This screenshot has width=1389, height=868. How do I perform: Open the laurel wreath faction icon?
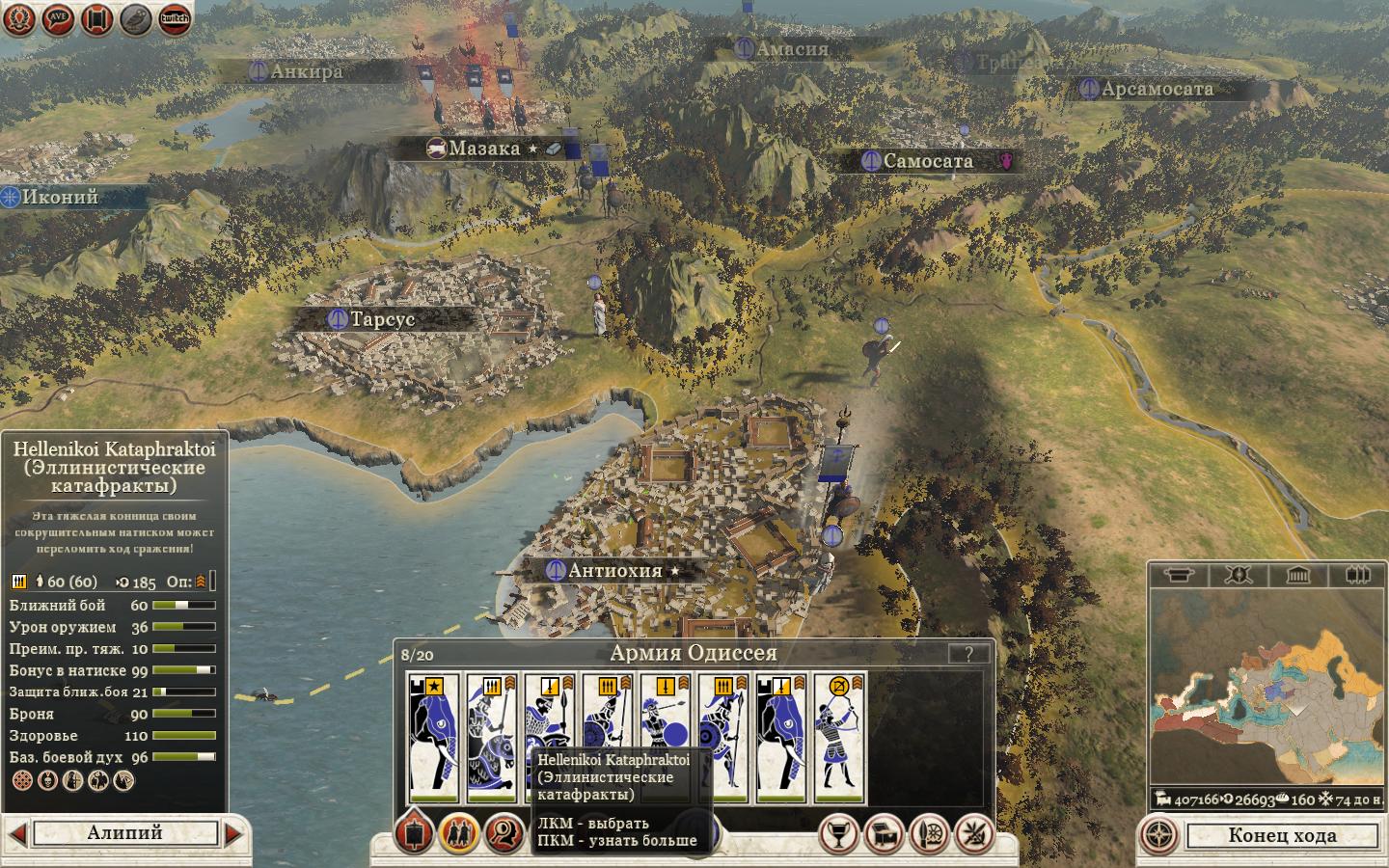click(19, 18)
